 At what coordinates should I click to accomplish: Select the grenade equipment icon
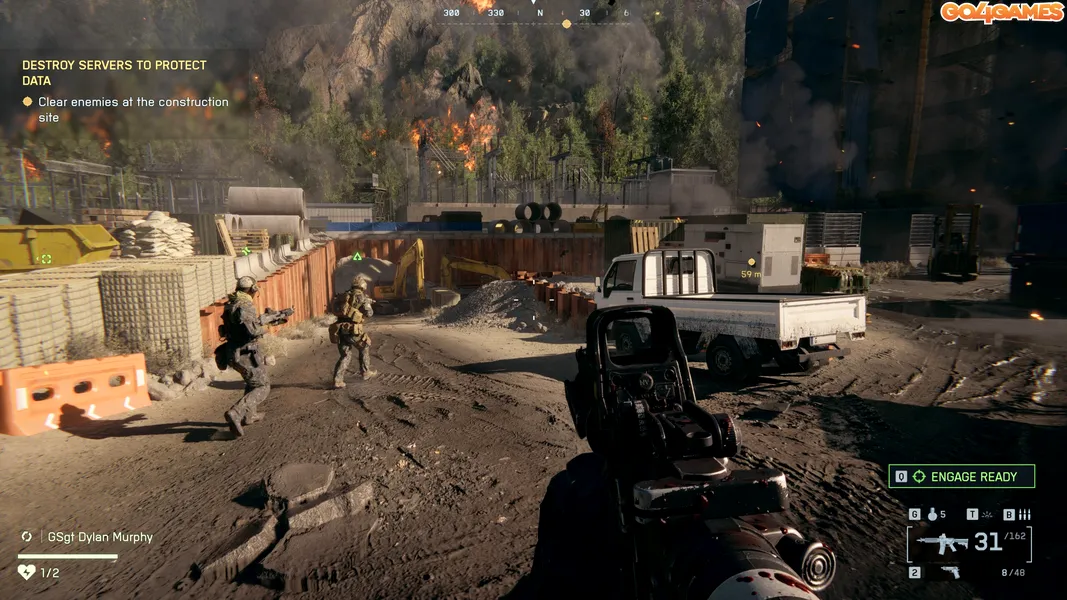932,515
